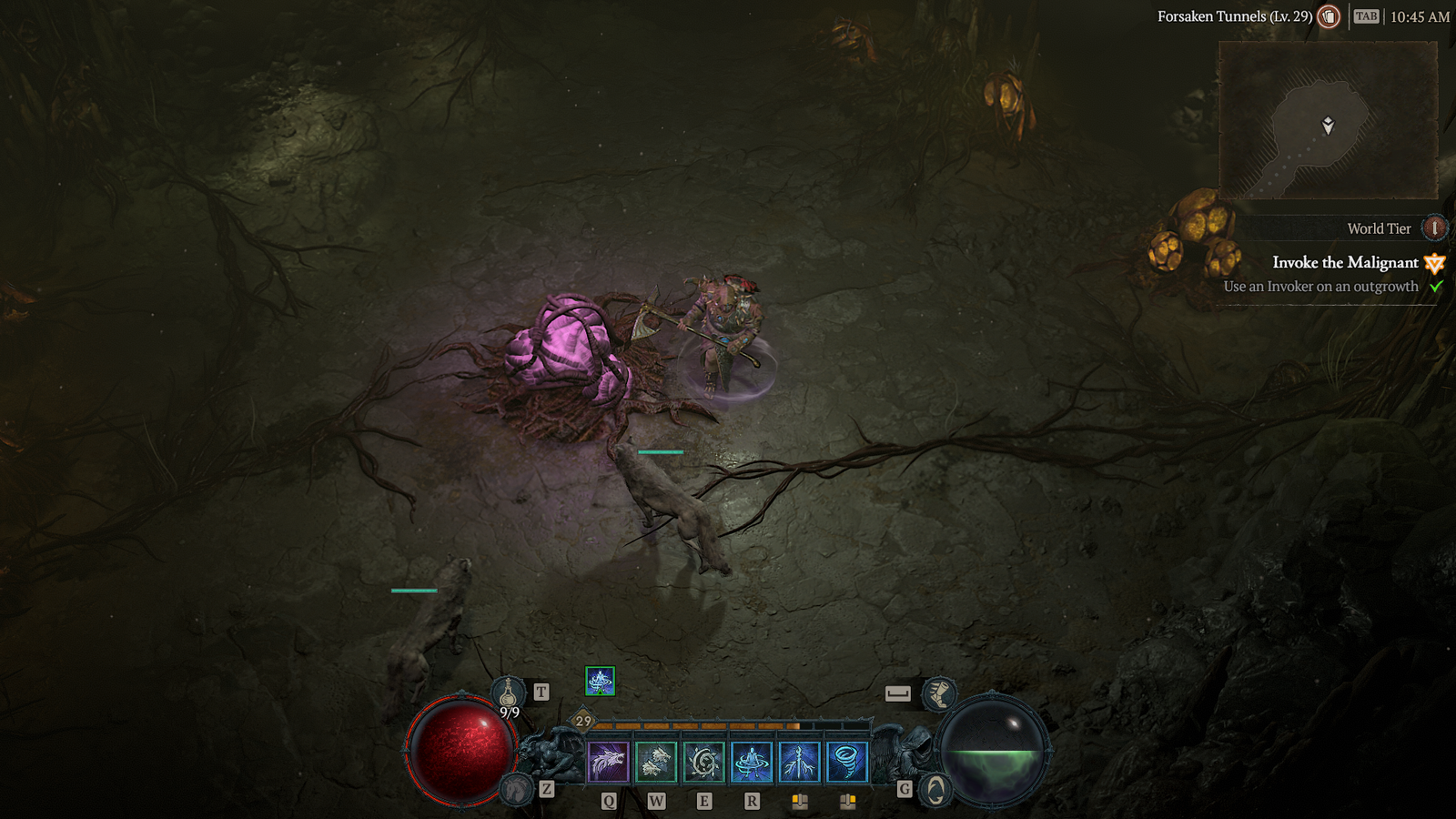Click the Evade boots icon
The width and height of the screenshot is (1456, 819).
click(939, 694)
